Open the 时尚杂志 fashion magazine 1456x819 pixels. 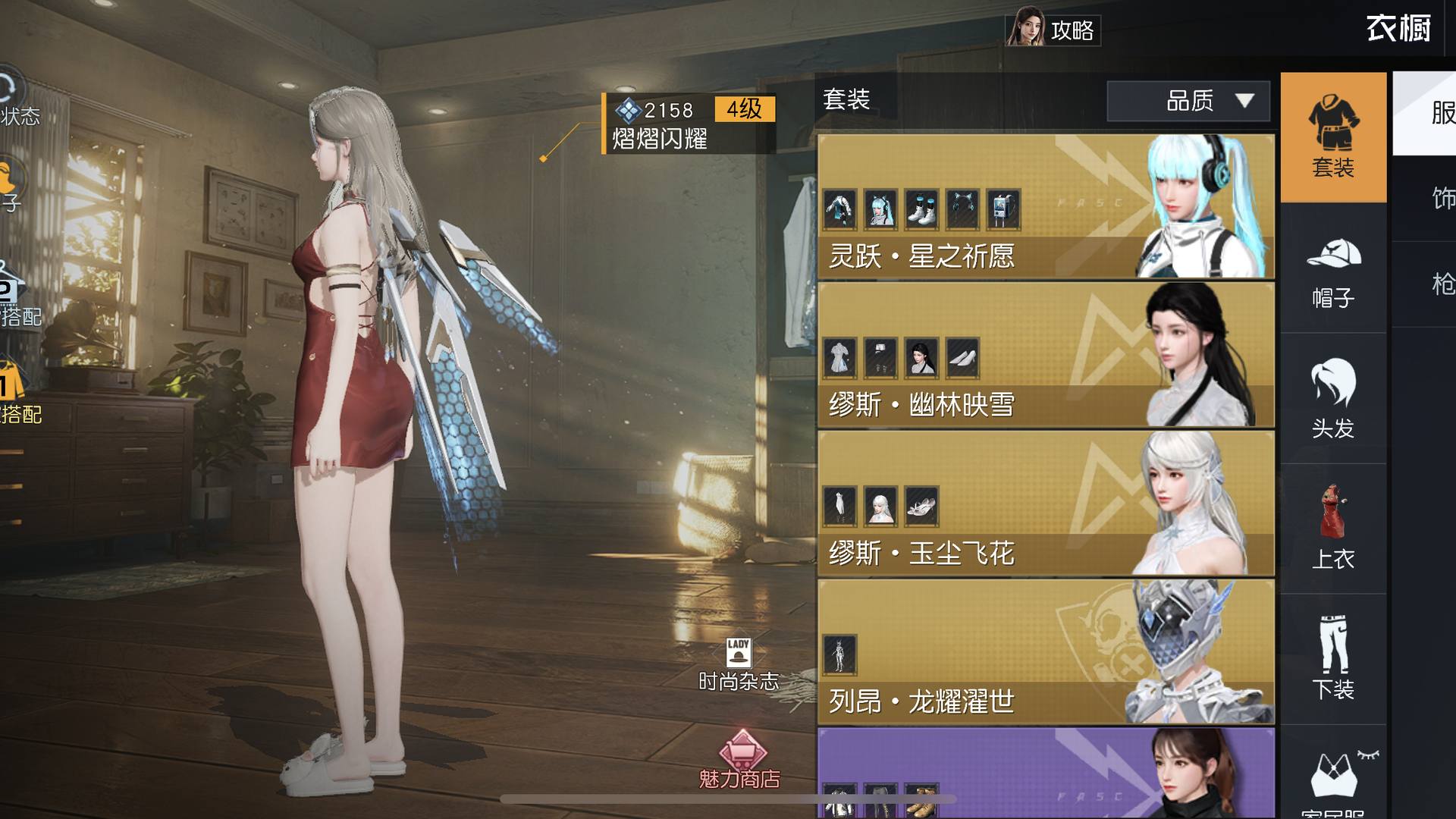click(738, 664)
